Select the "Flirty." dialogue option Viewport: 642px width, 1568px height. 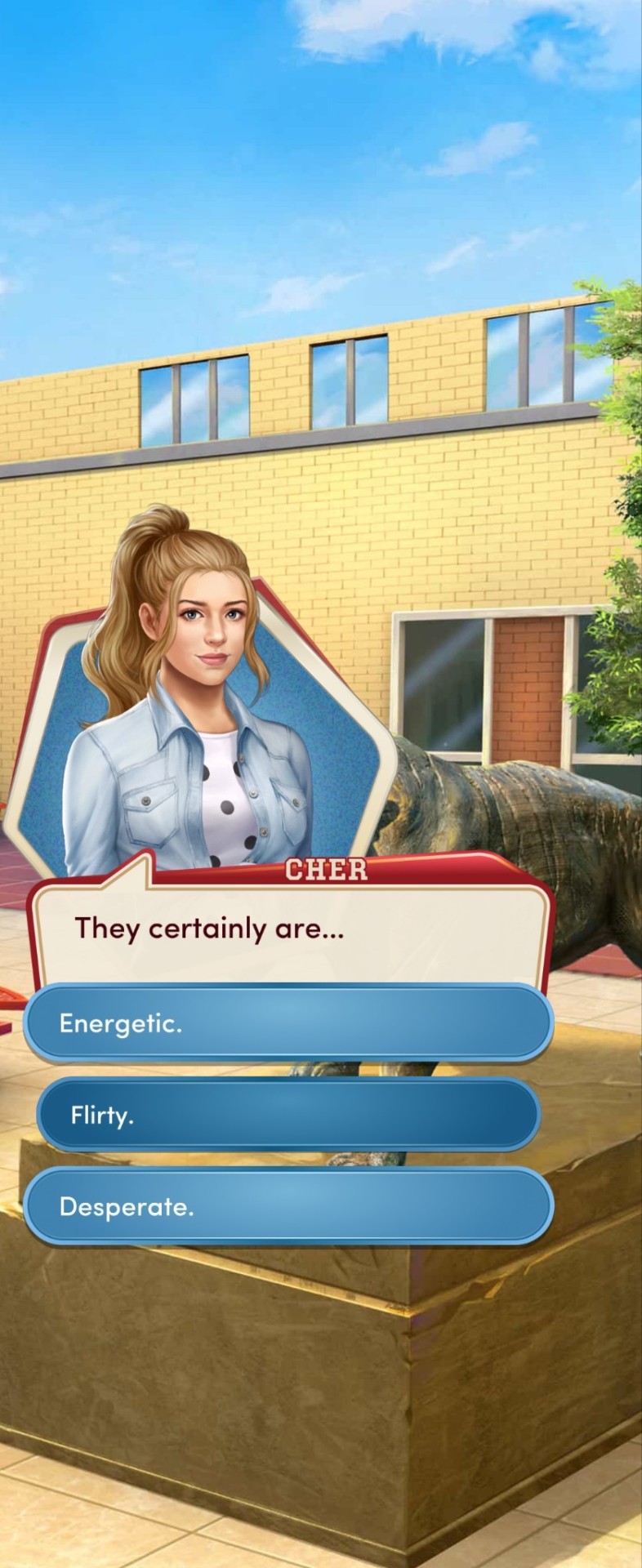pyautogui.click(x=288, y=1116)
